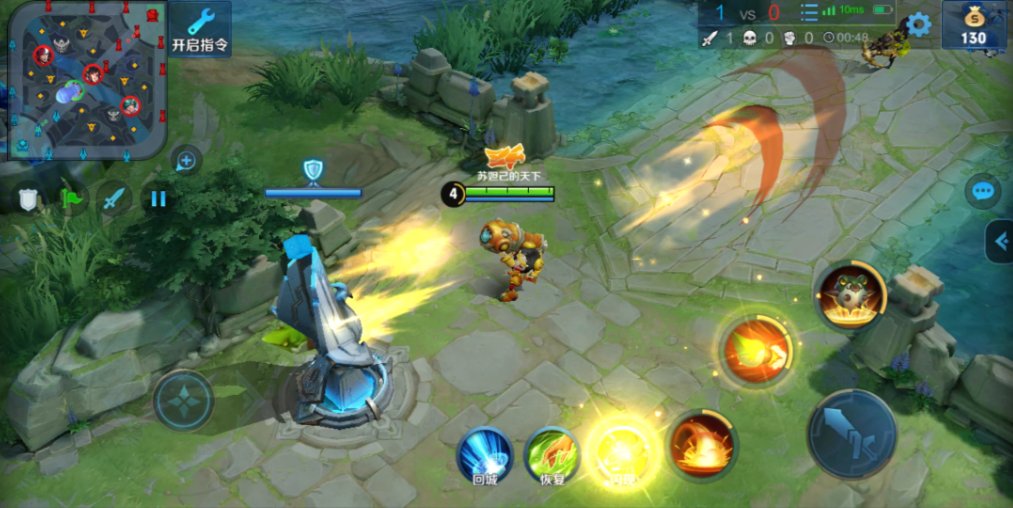Open the chat bubble button

(982, 191)
